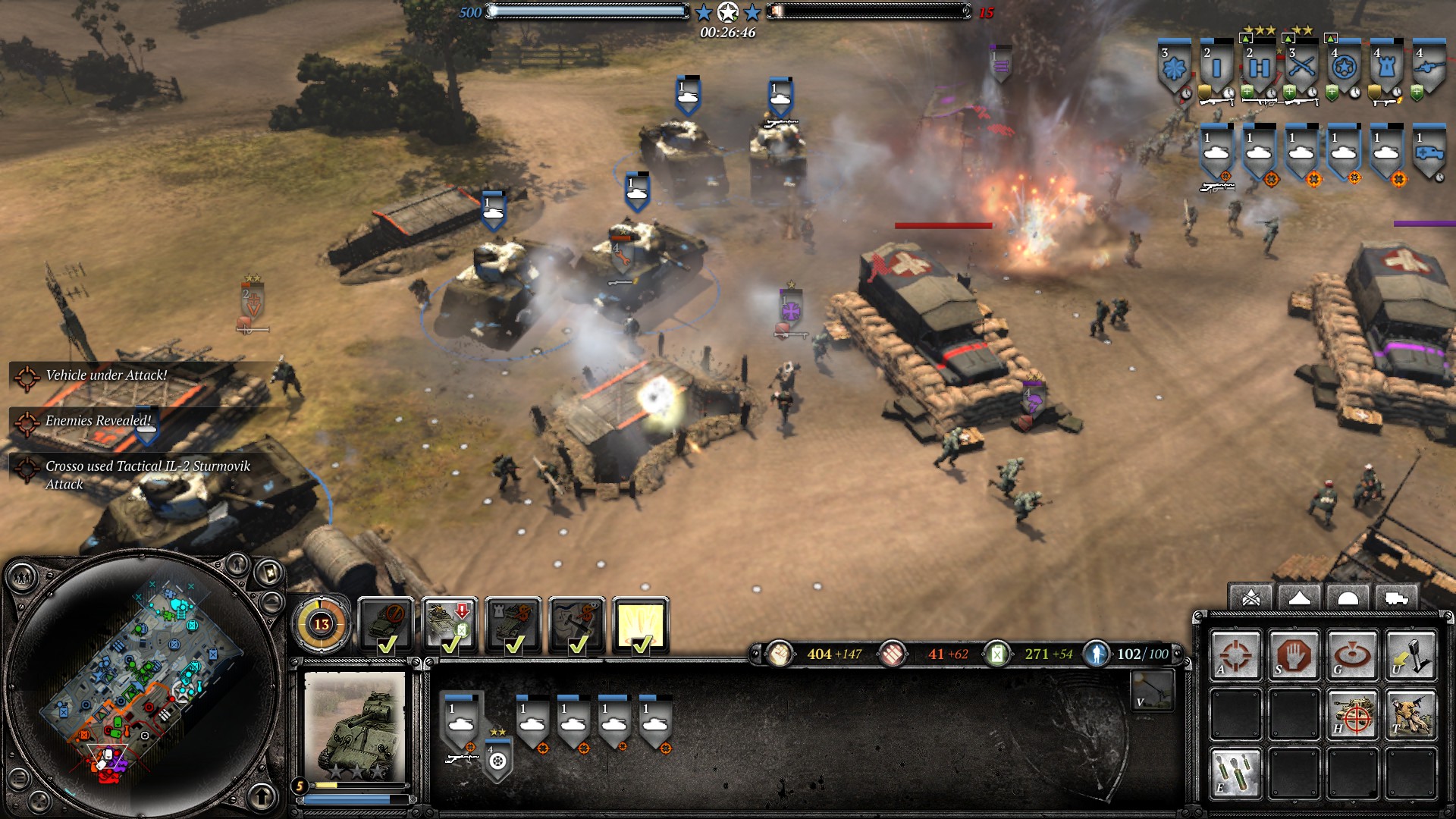Activate the soldier with rifle ability
This screenshot has height=819, width=1456.
click(1410, 714)
